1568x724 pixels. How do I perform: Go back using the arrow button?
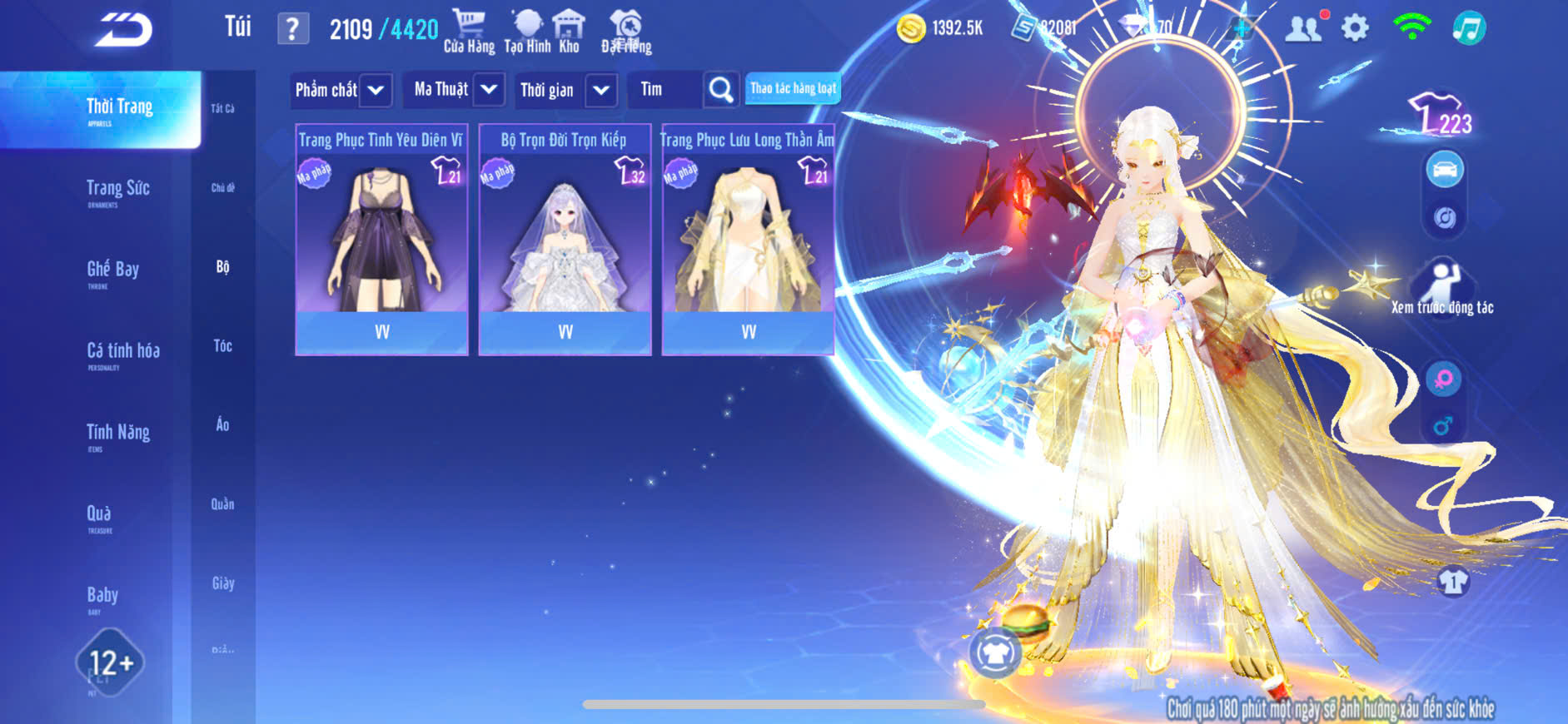pos(123,30)
